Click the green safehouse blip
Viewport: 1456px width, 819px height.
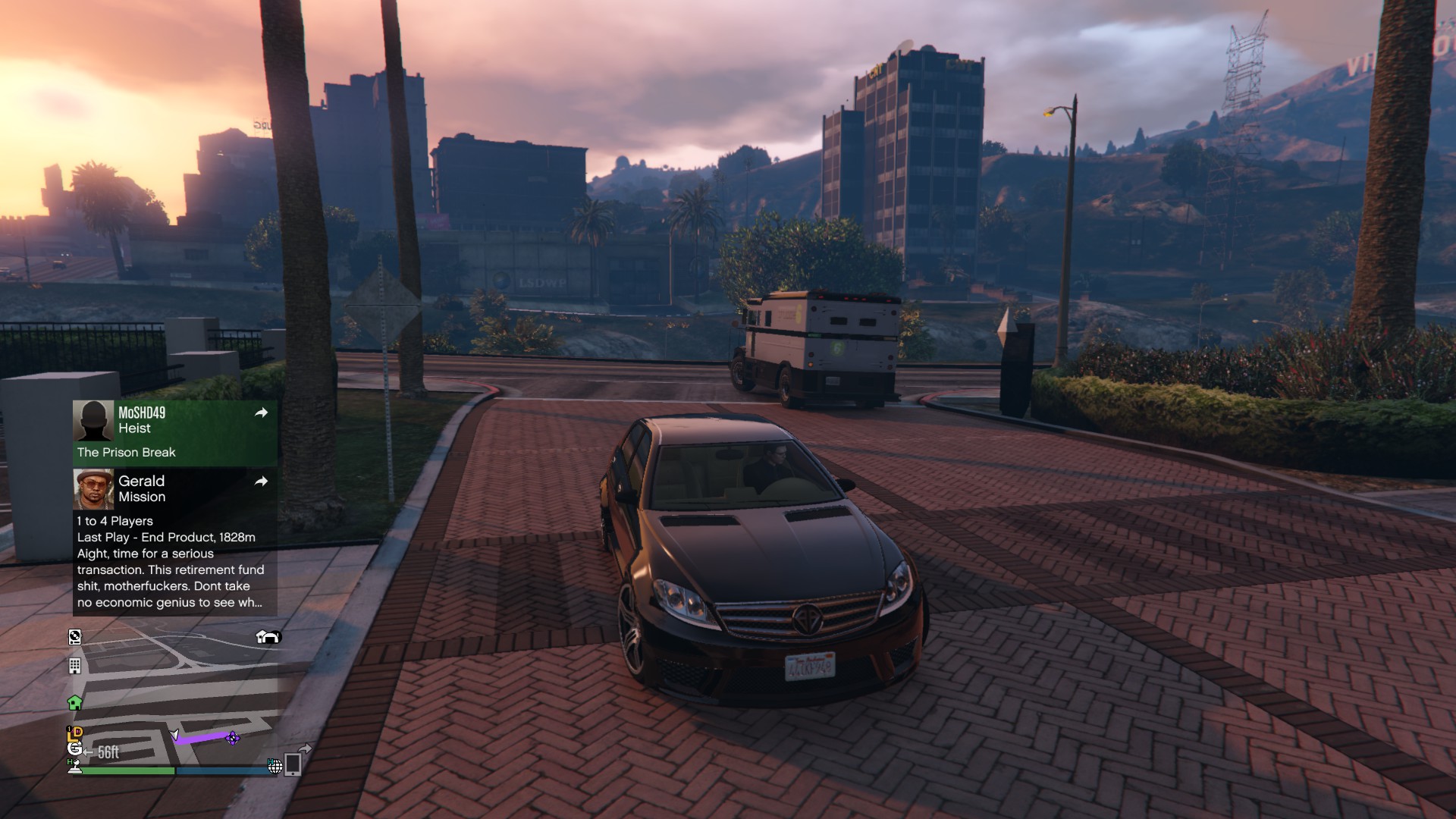pyautogui.click(x=74, y=703)
